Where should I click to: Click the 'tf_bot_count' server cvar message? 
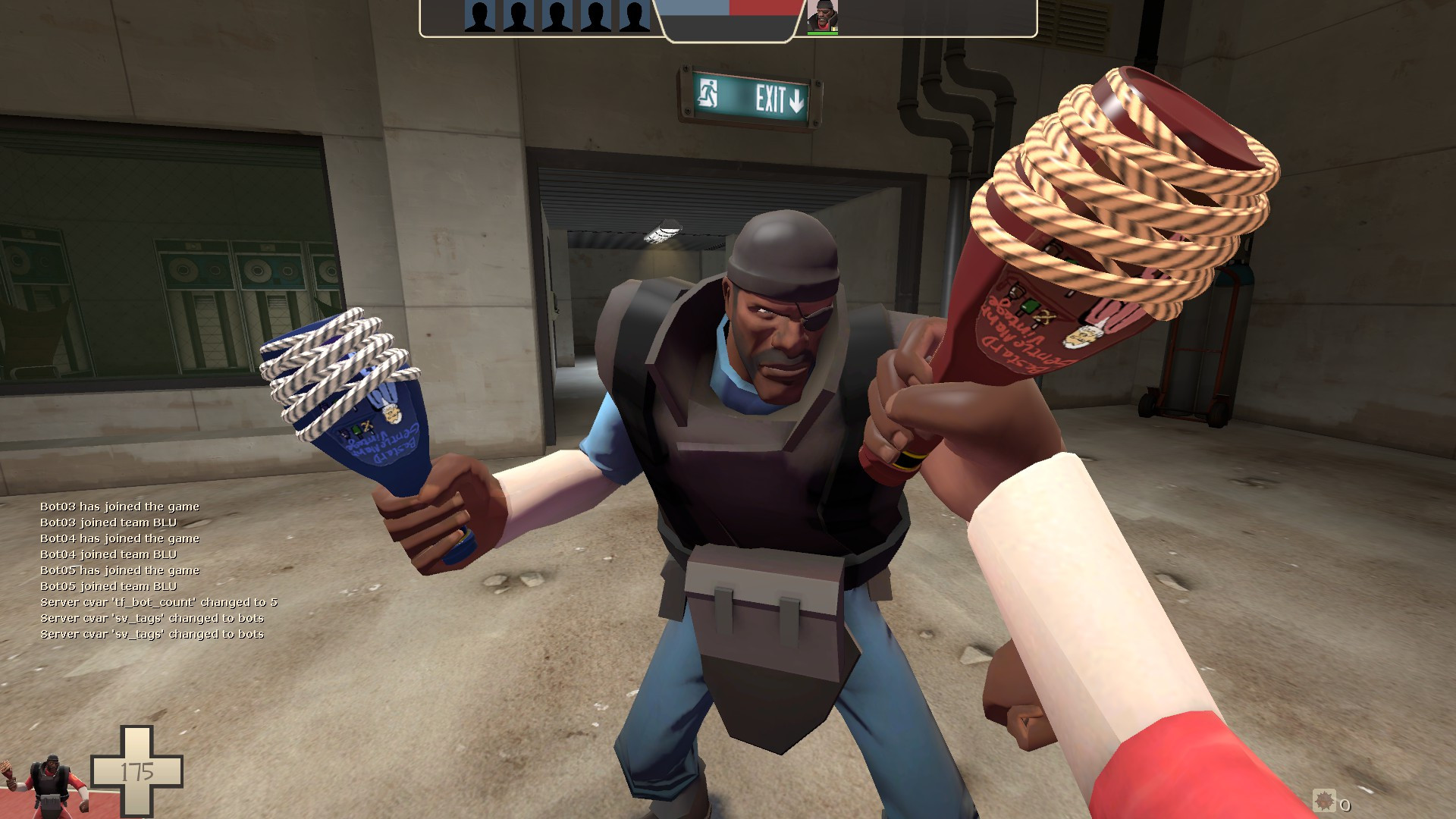click(x=159, y=602)
